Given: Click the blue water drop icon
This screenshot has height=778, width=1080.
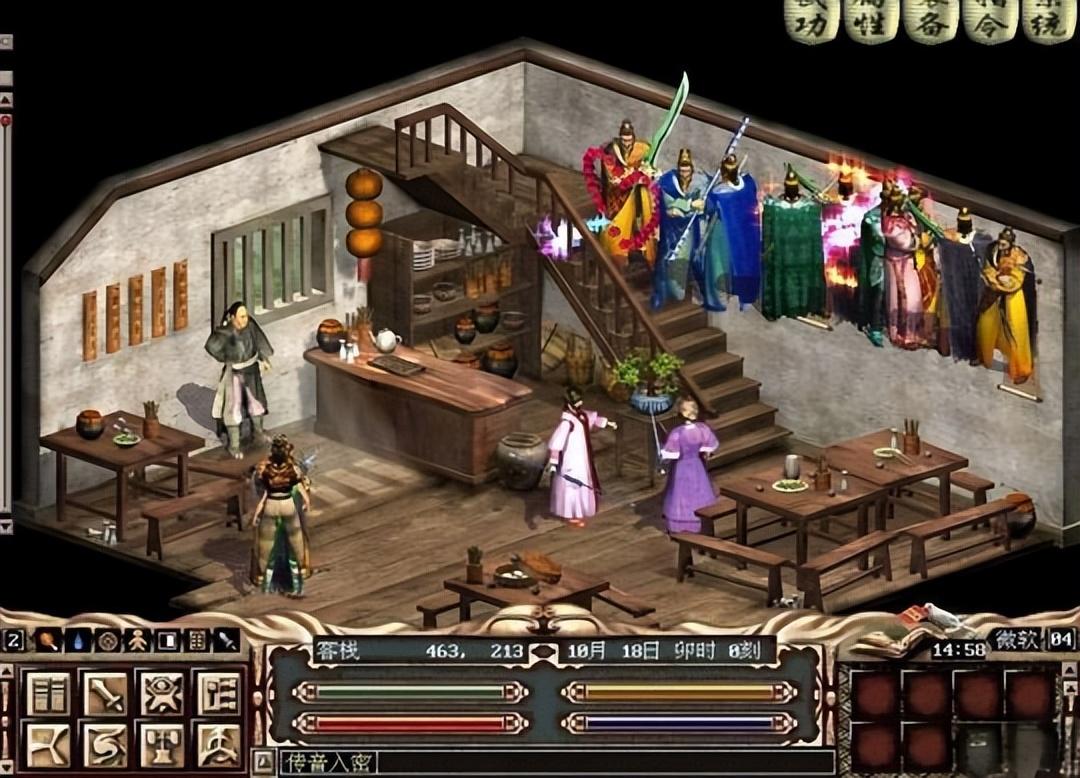Looking at the screenshot, I should 77,640.
